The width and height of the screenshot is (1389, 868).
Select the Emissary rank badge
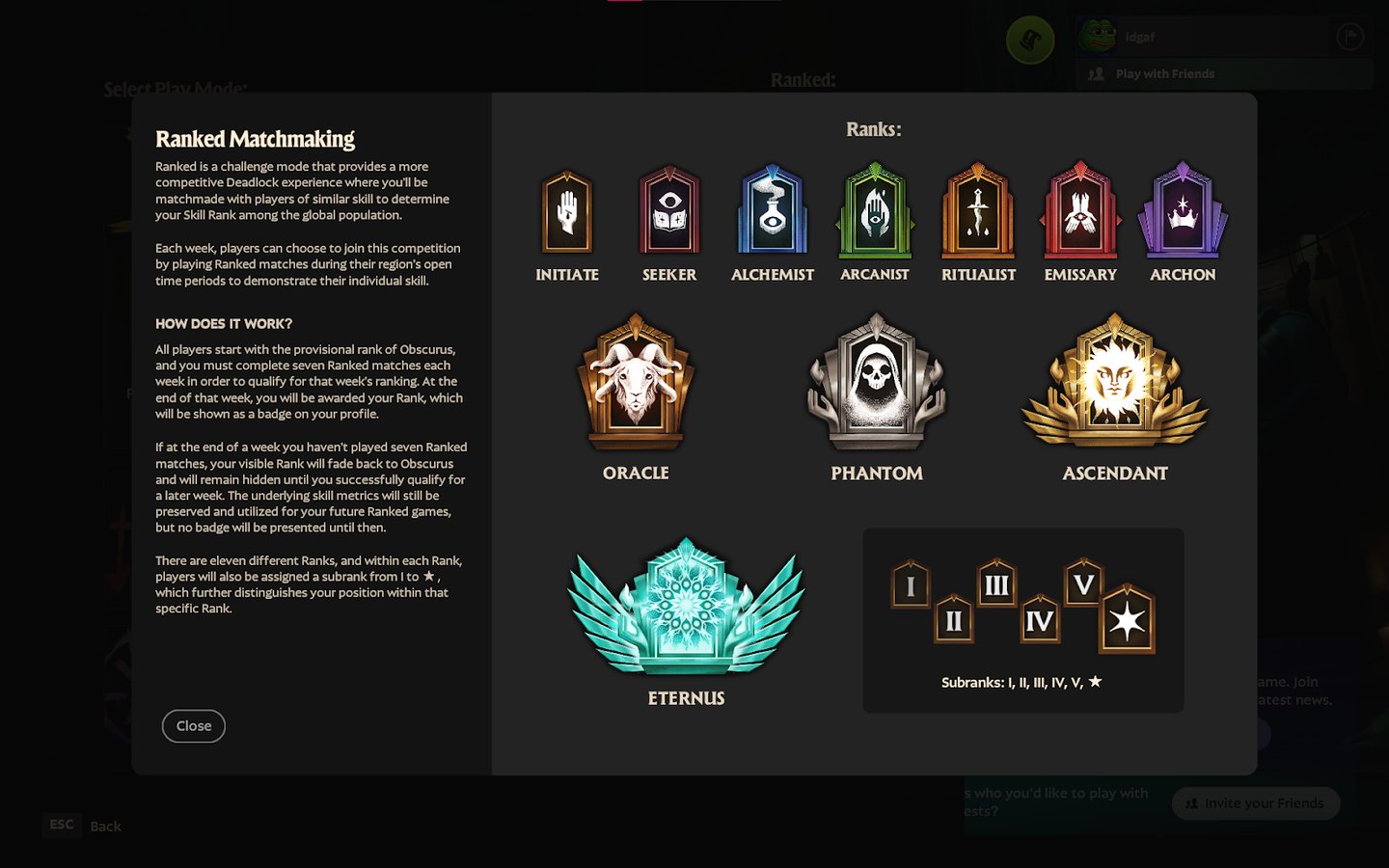1080,212
